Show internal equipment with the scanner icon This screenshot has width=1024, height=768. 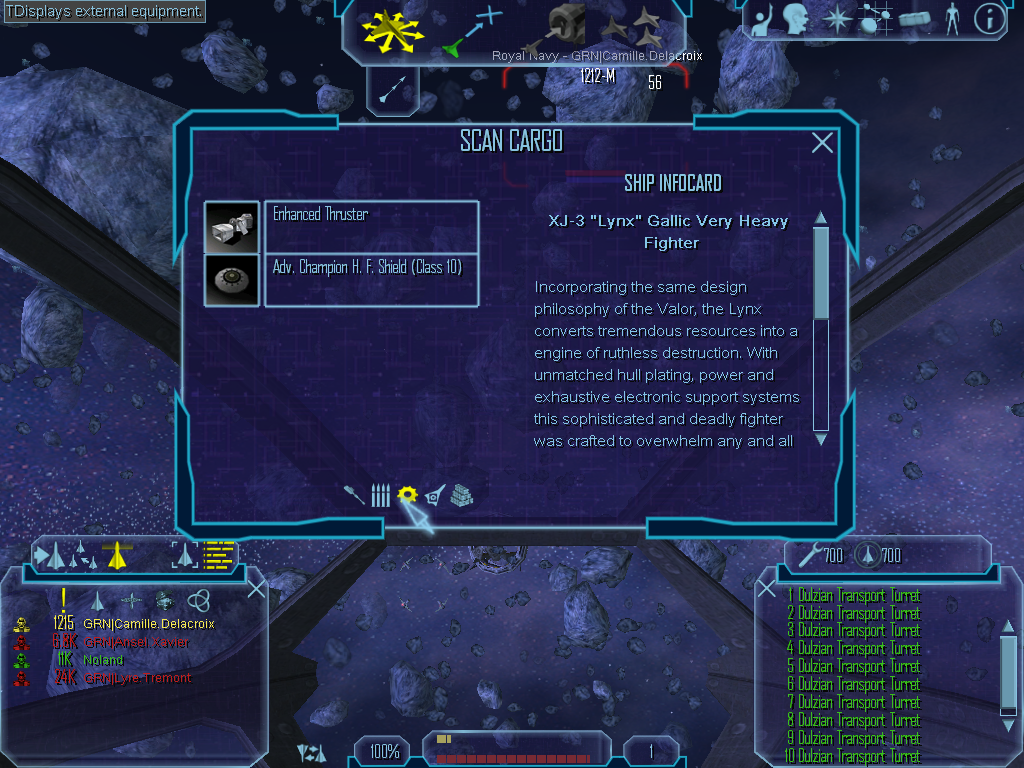(x=434, y=495)
